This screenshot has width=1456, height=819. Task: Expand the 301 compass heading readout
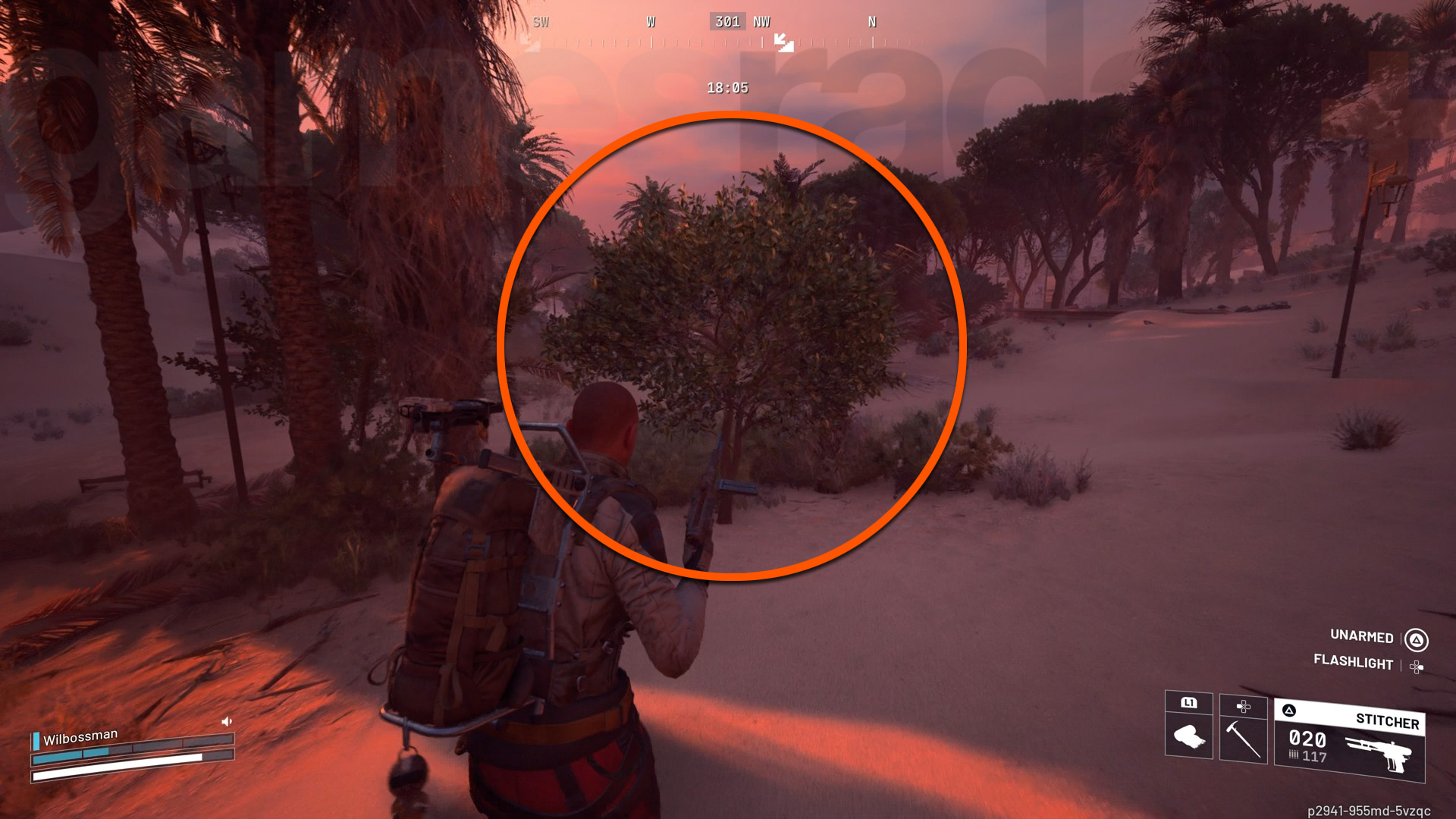(726, 21)
